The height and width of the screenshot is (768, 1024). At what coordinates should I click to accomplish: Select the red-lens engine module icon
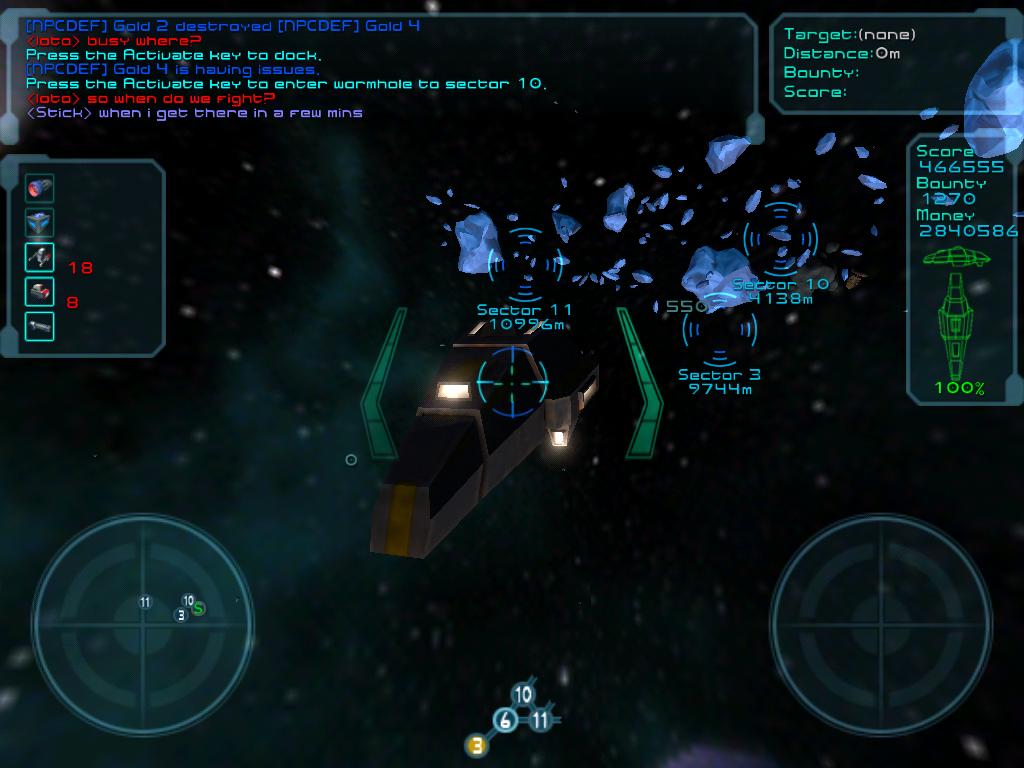(x=40, y=188)
